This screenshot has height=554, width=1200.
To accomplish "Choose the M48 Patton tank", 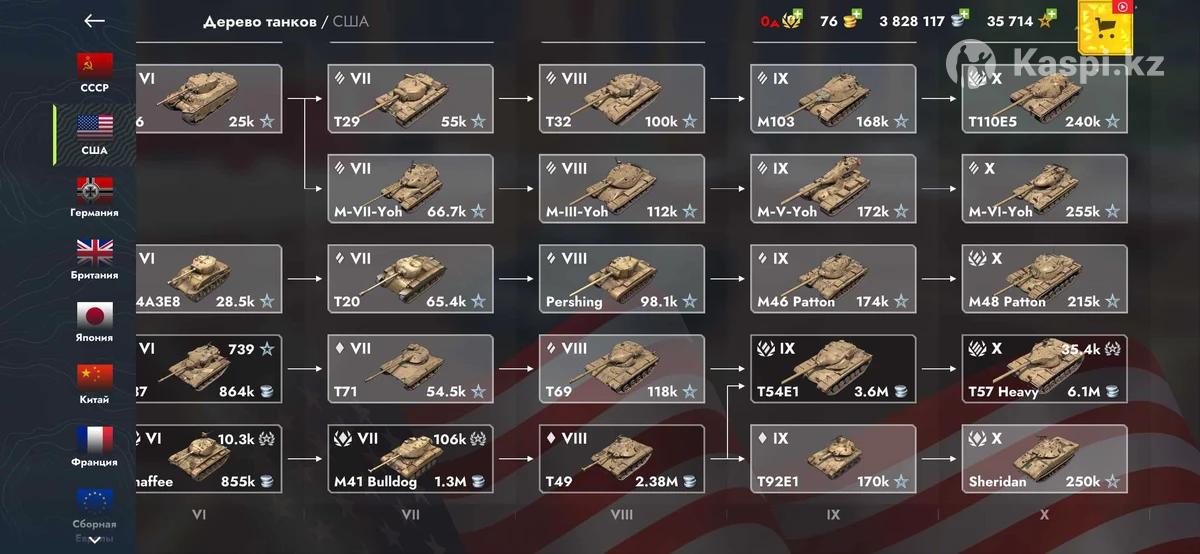I will tap(1044, 278).
